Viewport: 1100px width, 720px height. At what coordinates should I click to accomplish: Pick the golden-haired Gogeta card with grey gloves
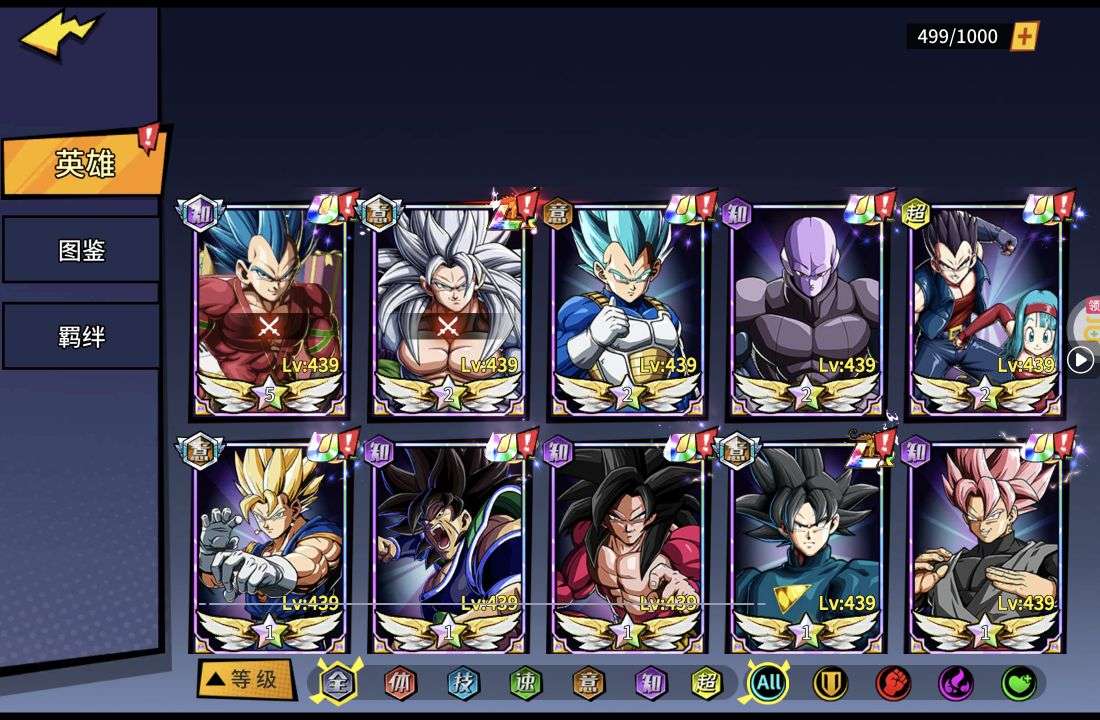[270, 545]
